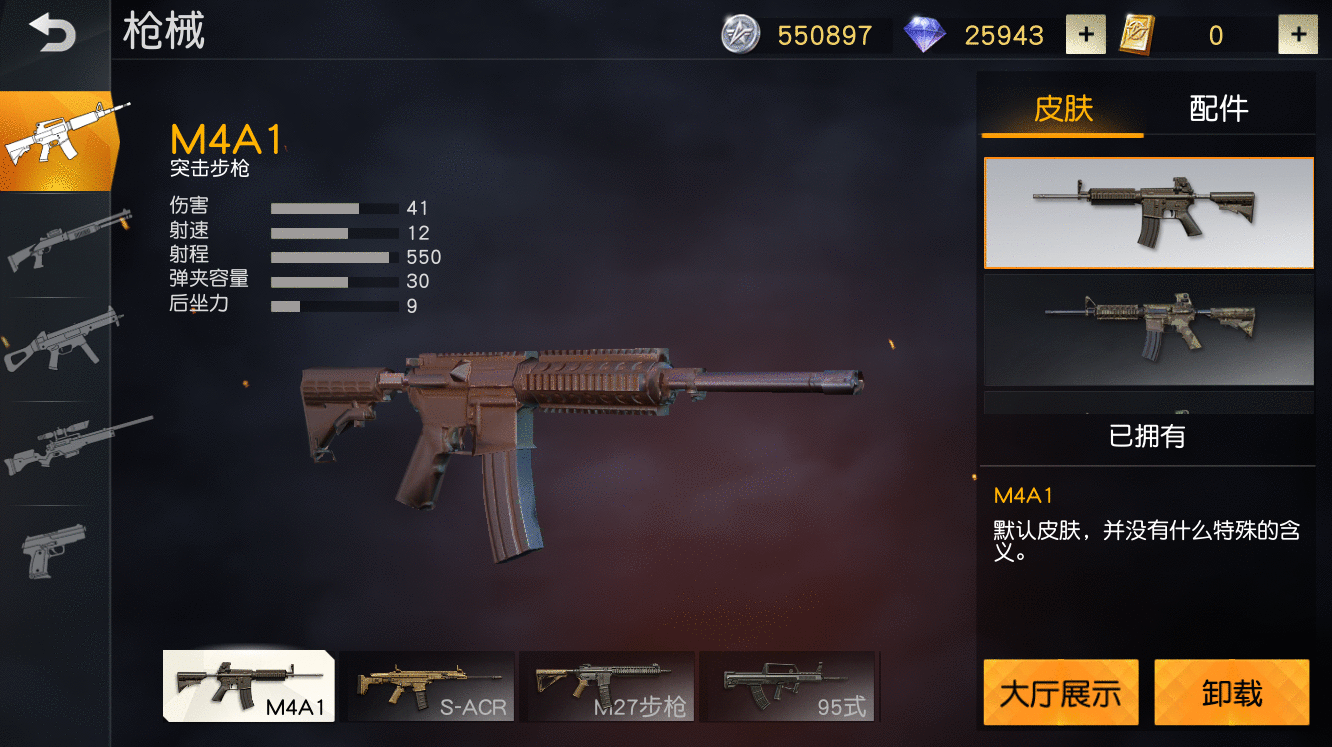Go back using the return arrow
The height and width of the screenshot is (747, 1332).
[52, 34]
